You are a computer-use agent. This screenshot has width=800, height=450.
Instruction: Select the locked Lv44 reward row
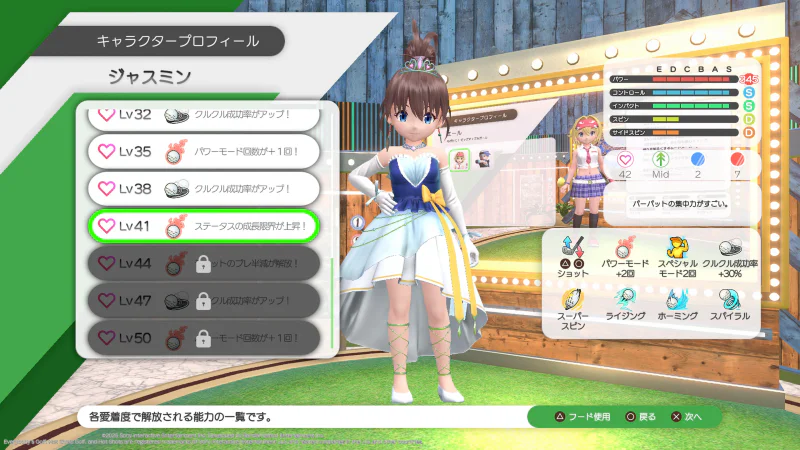[x=203, y=264]
